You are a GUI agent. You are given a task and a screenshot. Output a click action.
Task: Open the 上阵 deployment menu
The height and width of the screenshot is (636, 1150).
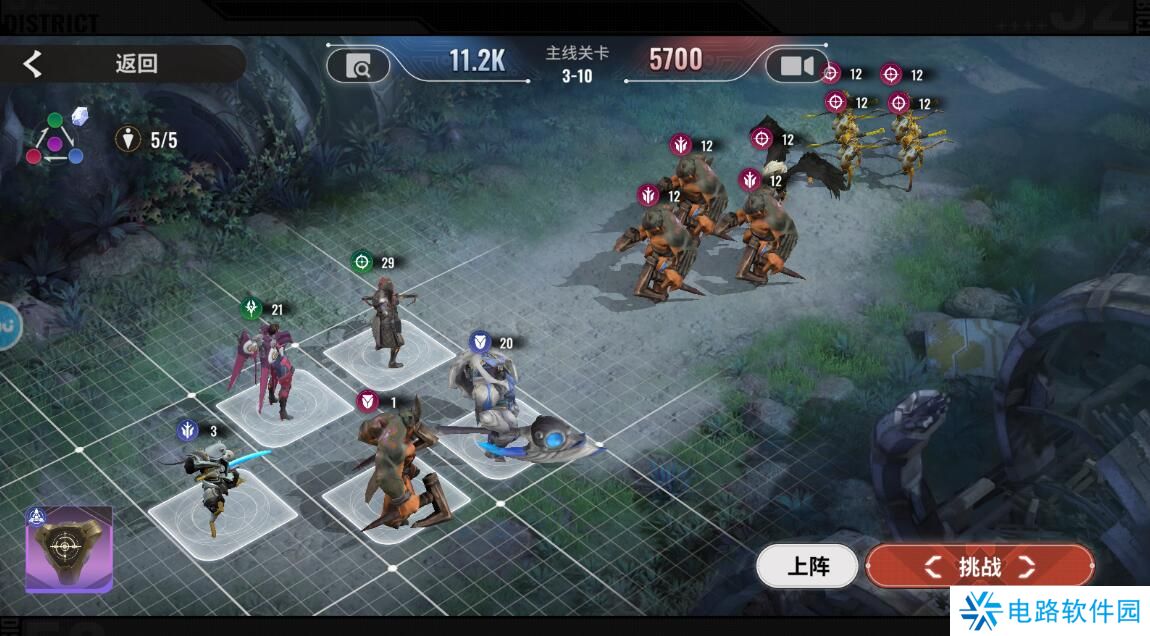click(x=807, y=567)
